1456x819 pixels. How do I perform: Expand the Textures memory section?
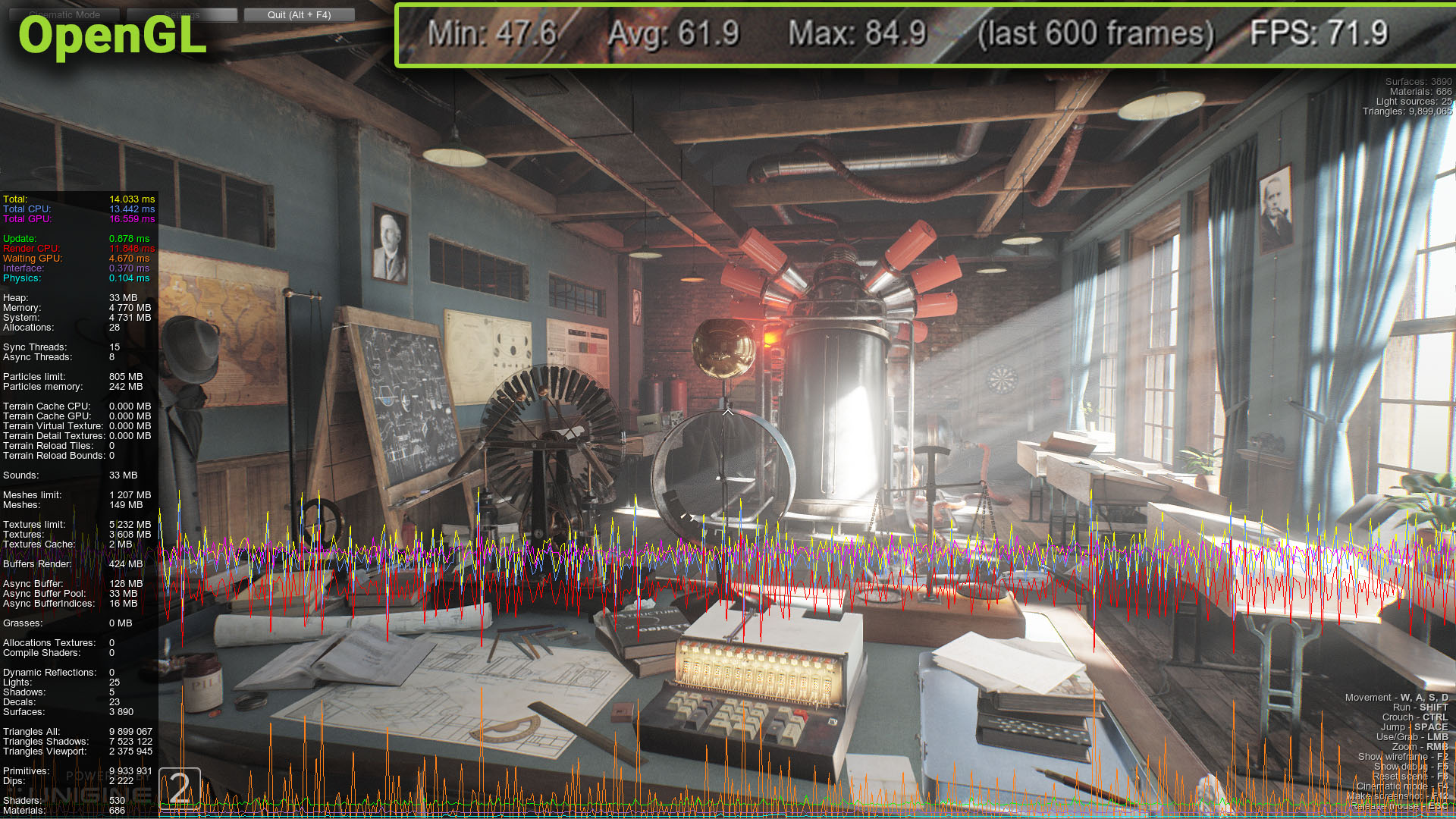(76, 534)
